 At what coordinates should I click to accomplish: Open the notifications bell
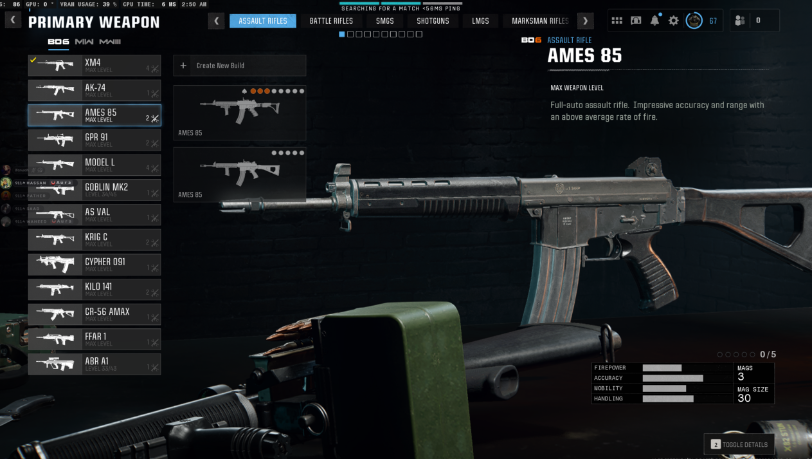point(654,20)
